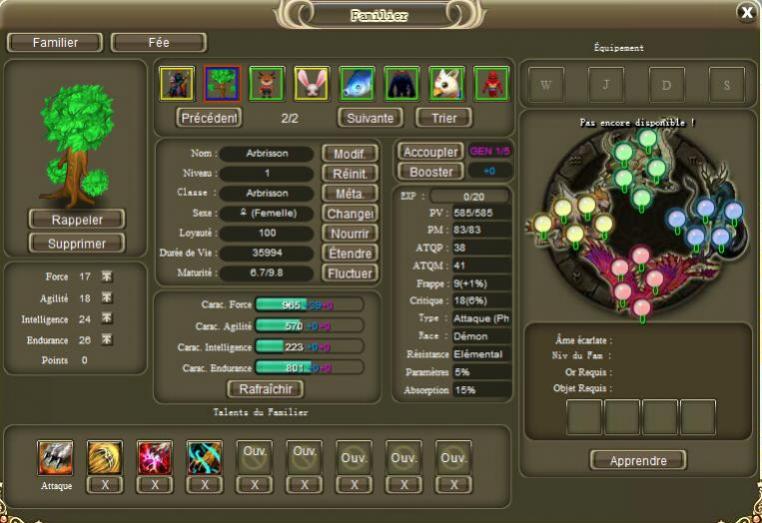Viewport: 762px width, 523px height.
Task: Select the blue fish familiar portrait
Action: [357, 84]
